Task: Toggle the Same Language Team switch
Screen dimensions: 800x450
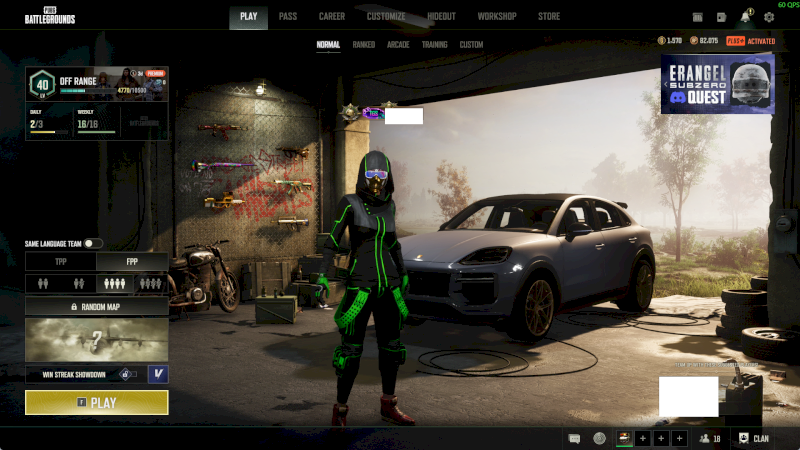Action: point(93,243)
